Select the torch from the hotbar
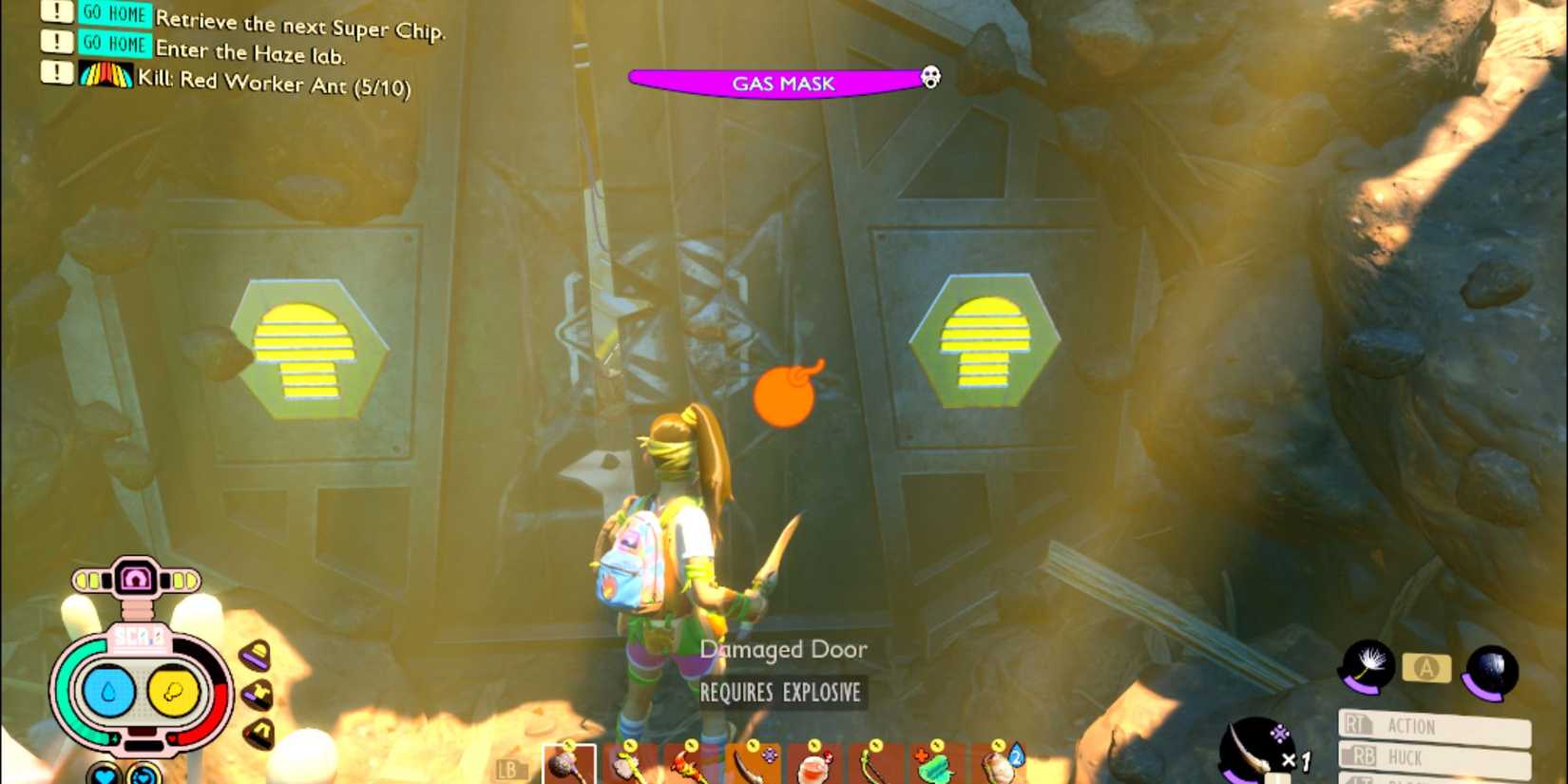Viewport: 1568px width, 784px height. coord(686,765)
